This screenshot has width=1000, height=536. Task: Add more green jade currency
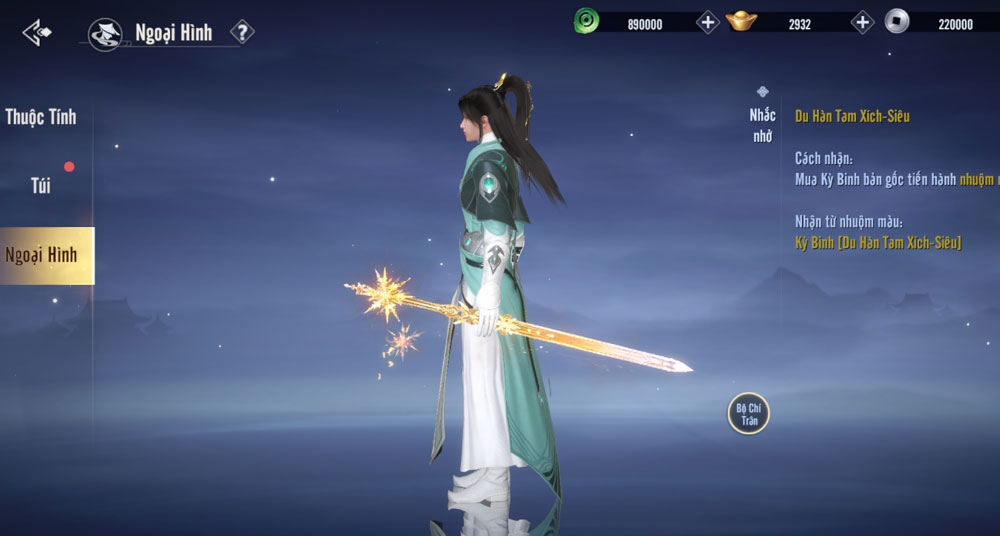708,22
